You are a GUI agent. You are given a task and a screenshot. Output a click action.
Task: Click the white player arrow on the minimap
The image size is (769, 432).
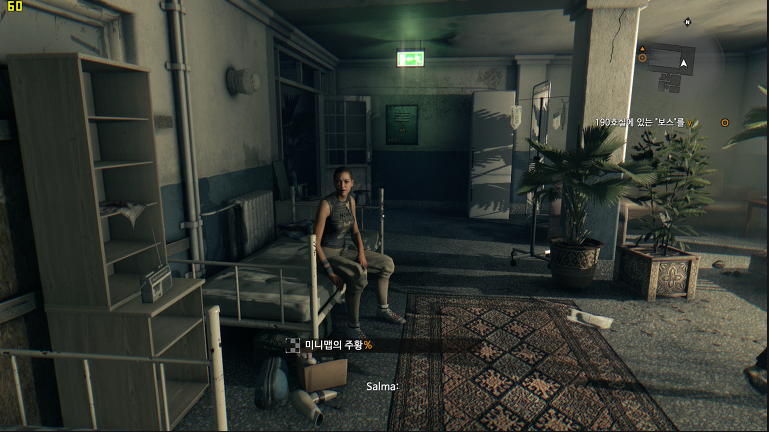[x=684, y=62]
